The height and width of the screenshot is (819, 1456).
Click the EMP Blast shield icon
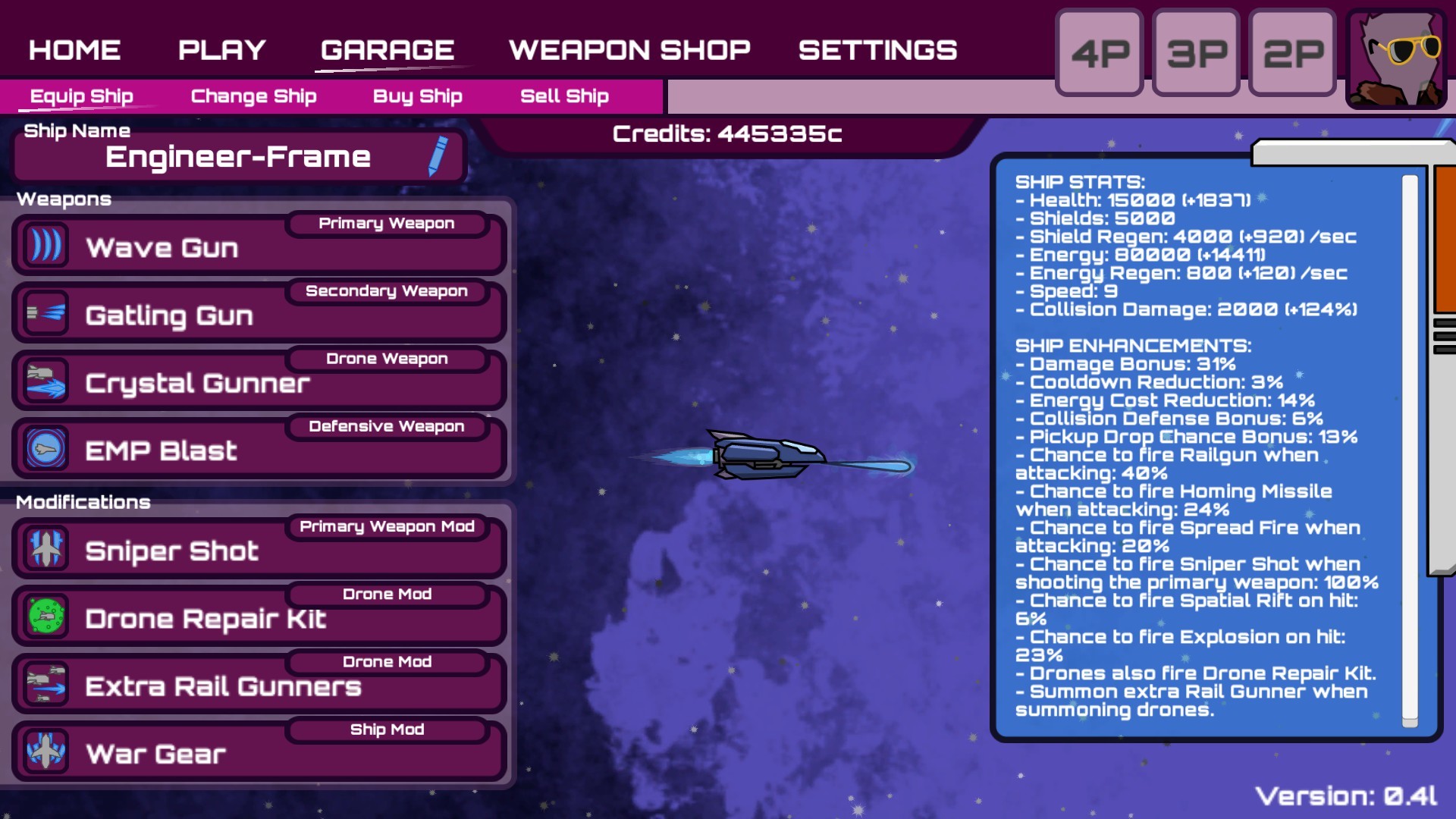click(x=45, y=447)
